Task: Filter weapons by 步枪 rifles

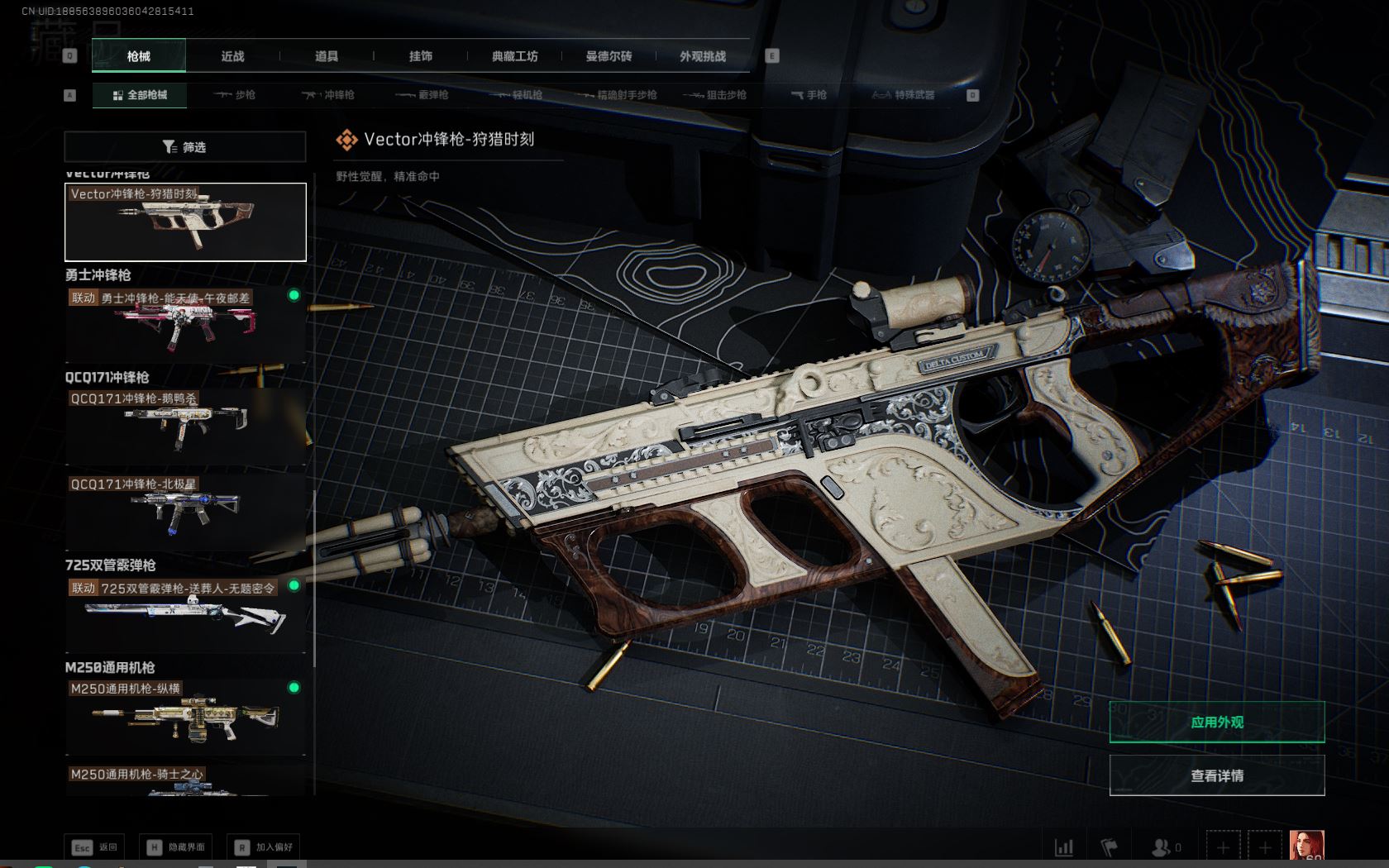Action: pos(235,95)
